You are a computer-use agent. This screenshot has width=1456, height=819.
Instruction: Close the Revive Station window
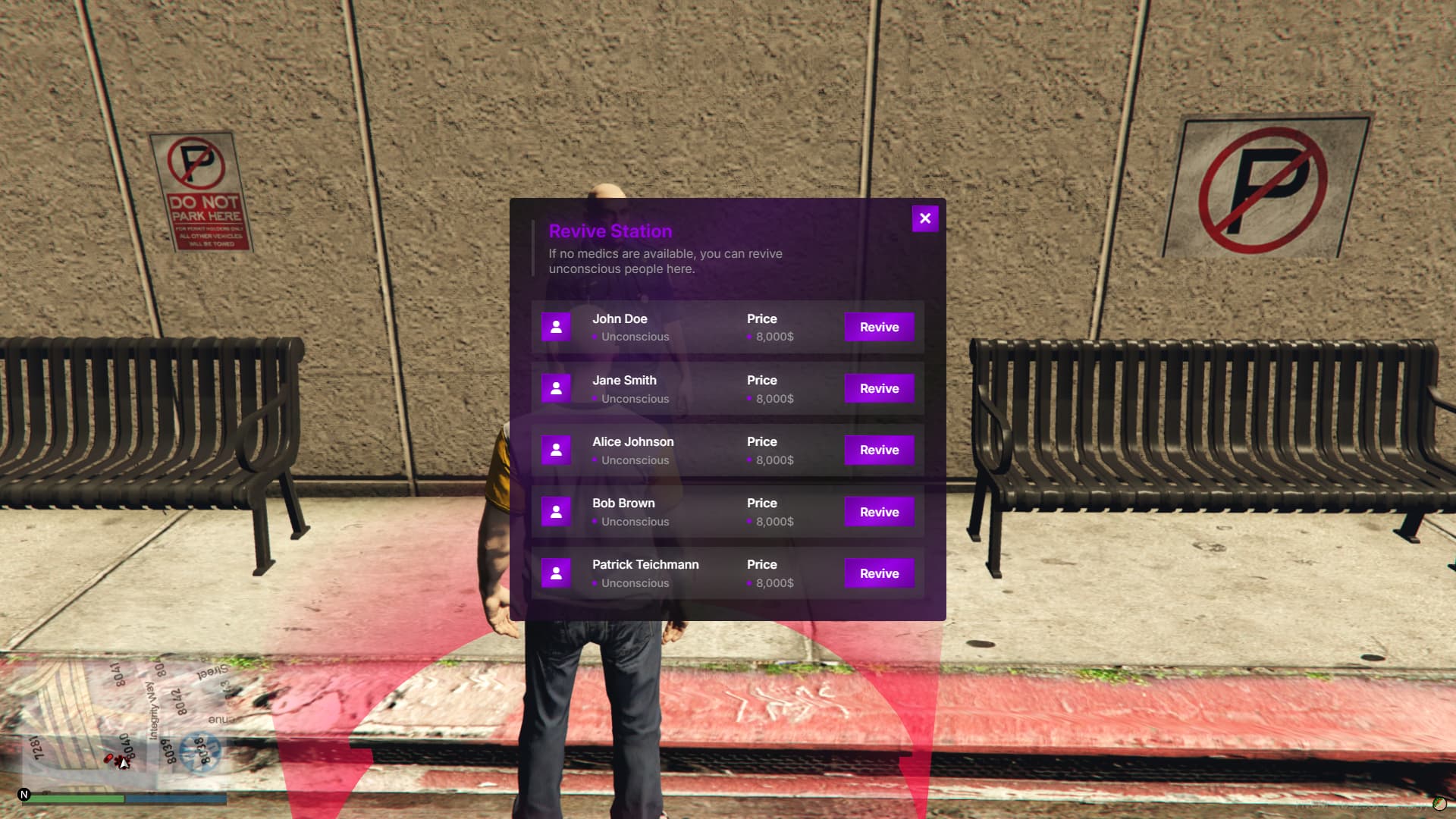(924, 218)
